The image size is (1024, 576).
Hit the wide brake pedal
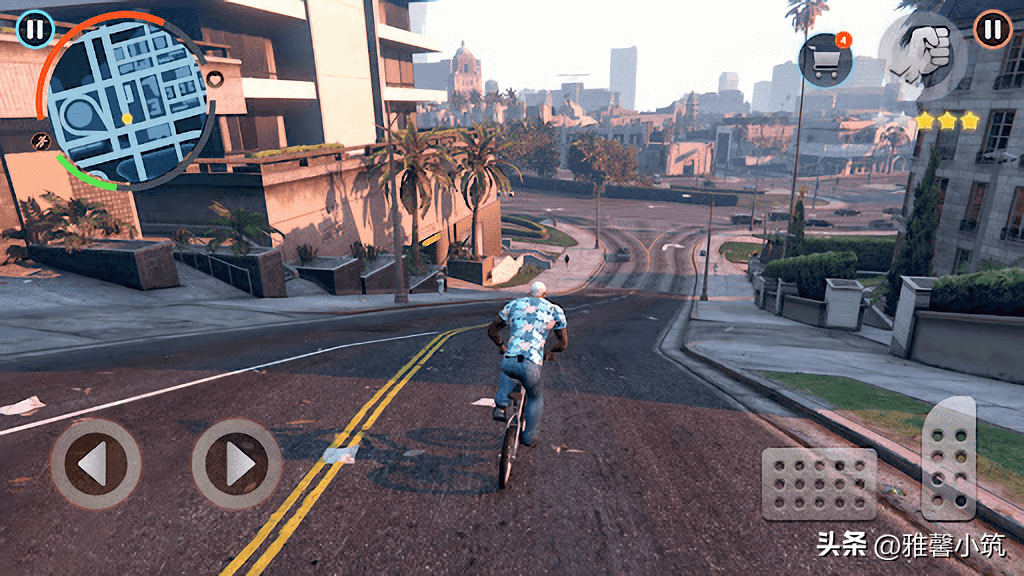[819, 484]
